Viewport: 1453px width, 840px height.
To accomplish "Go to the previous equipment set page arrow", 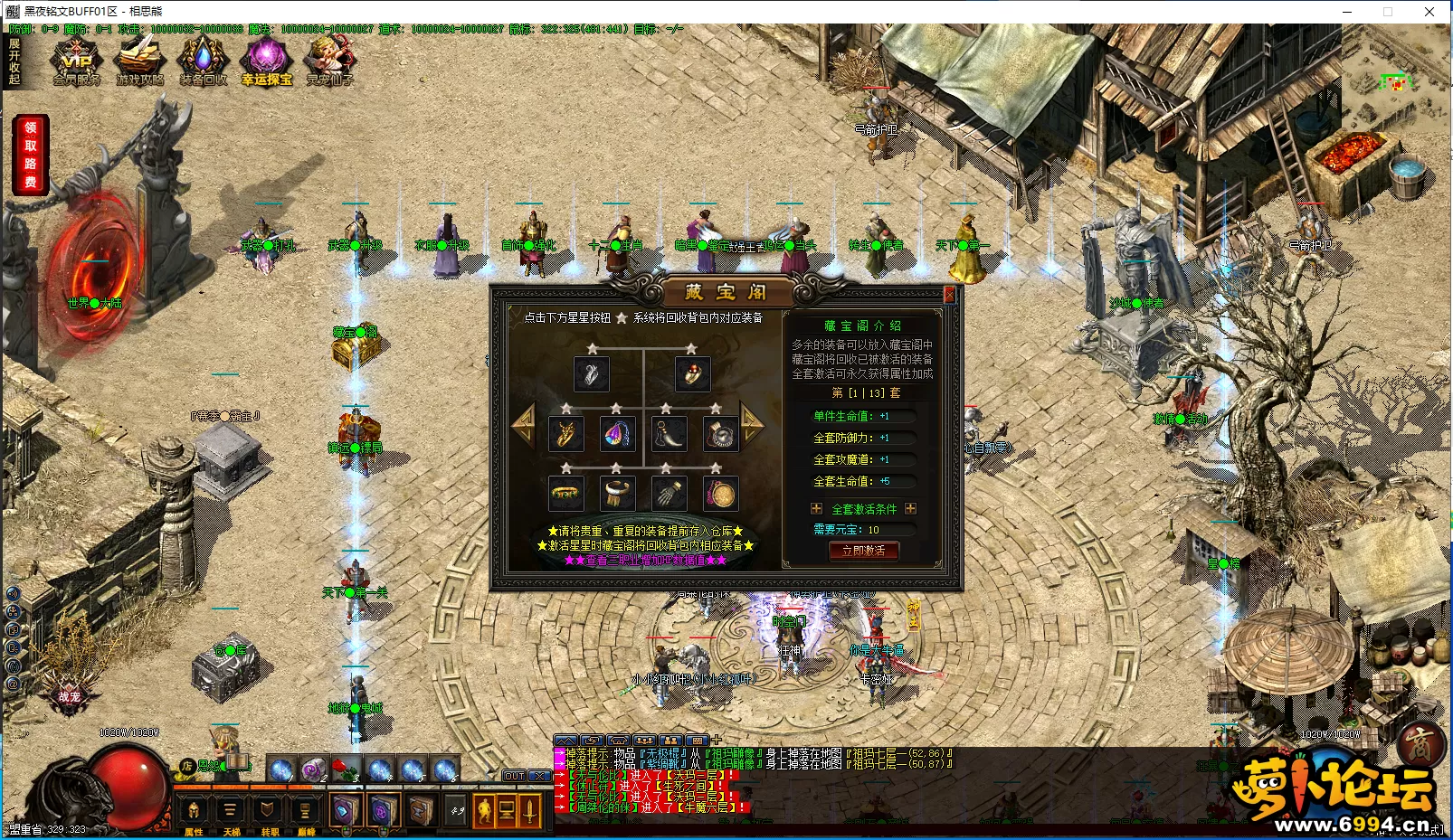I will (x=524, y=424).
